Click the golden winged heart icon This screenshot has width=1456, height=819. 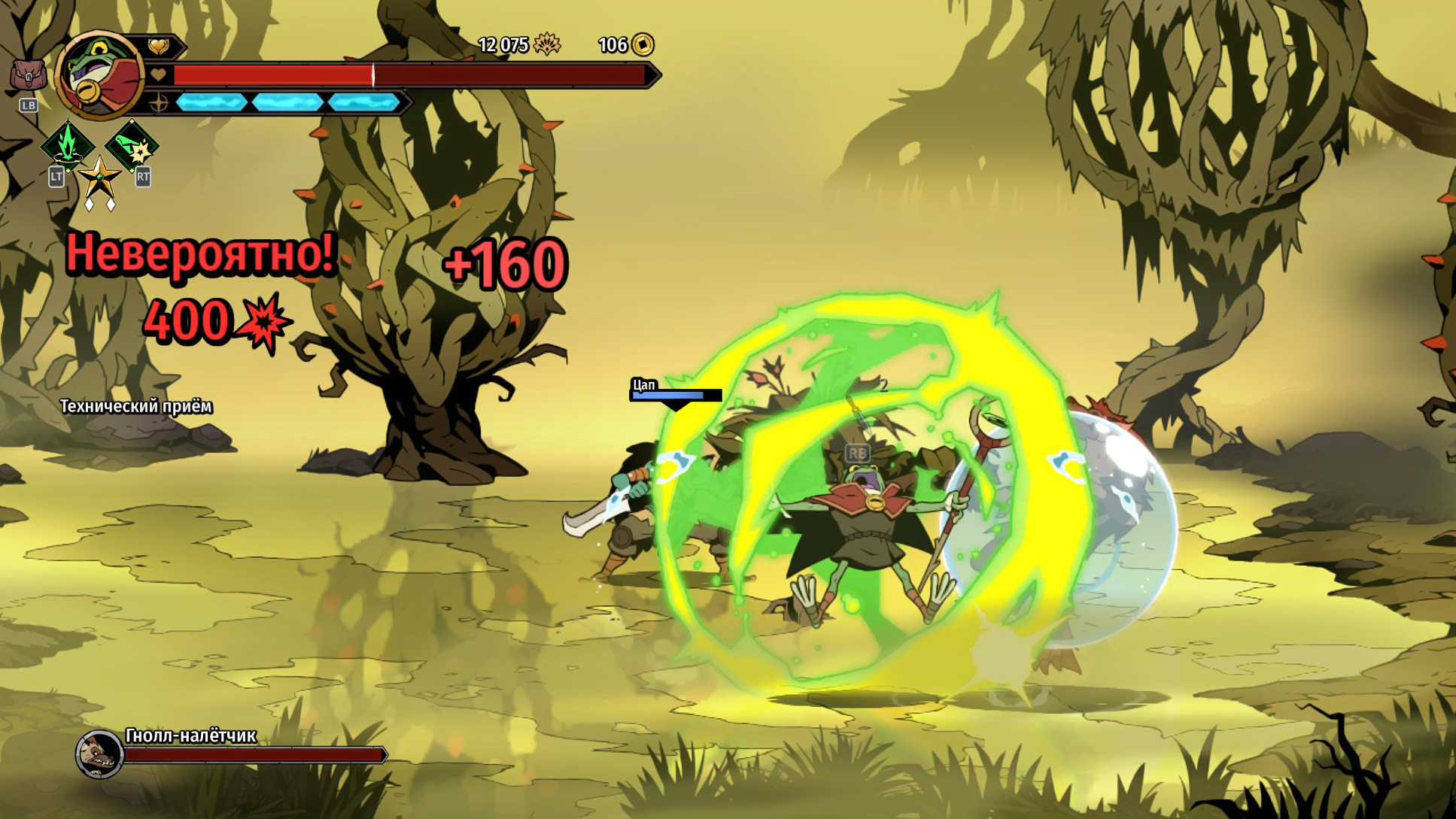(x=159, y=47)
